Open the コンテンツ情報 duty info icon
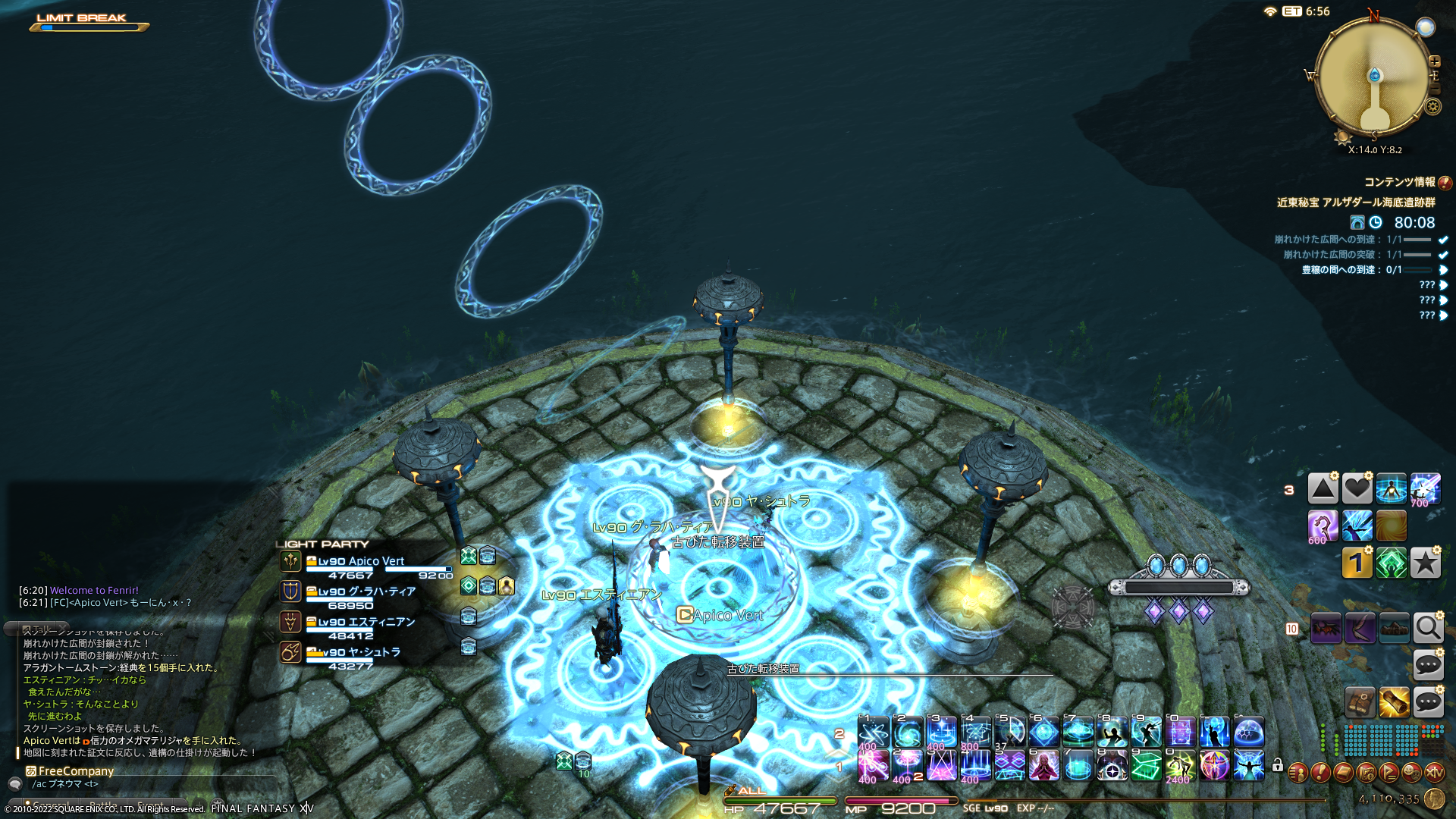The width and height of the screenshot is (1456, 819). coord(1445,183)
